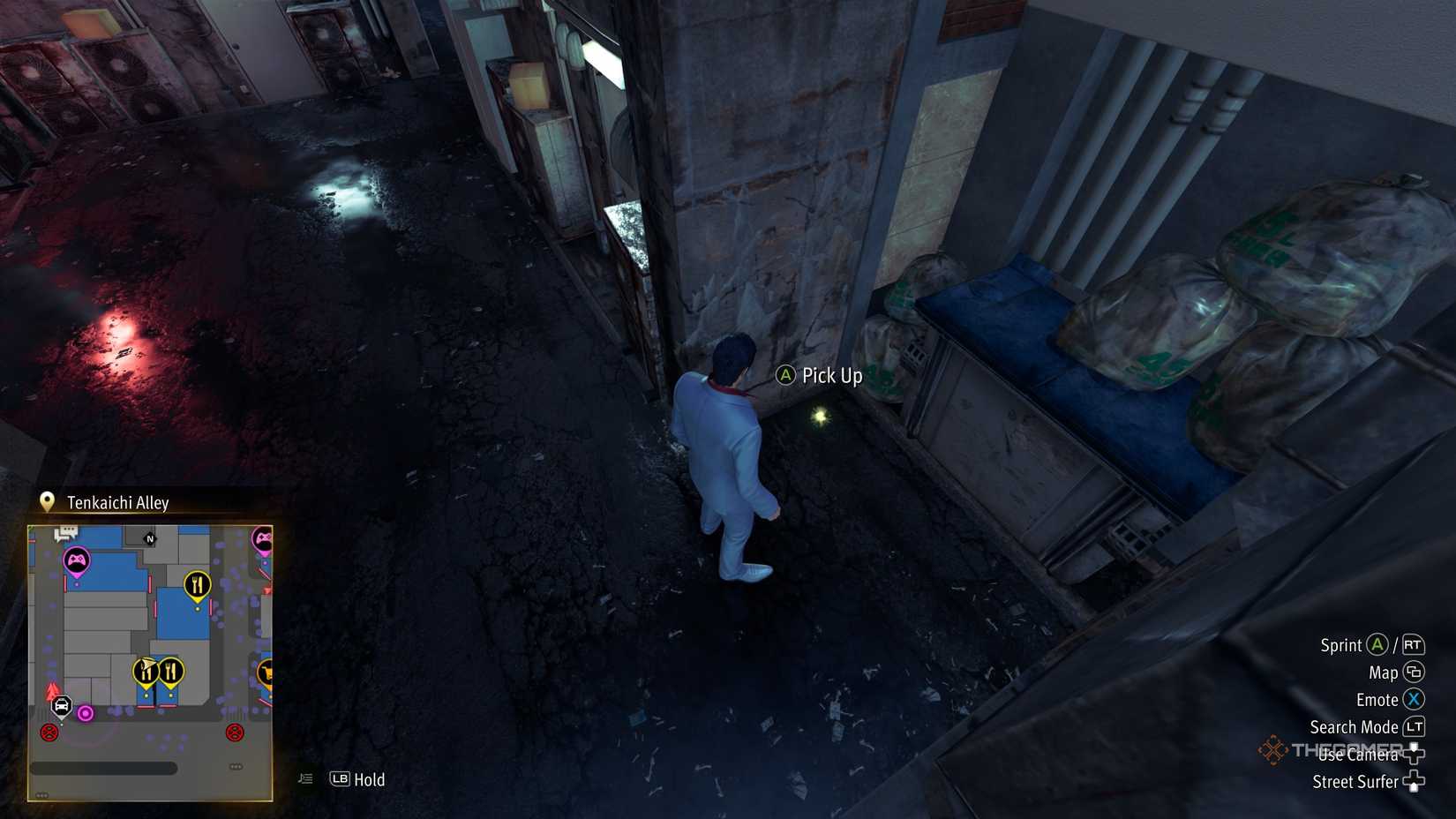Toggle Search Mode with the LT prompt
1456x819 pixels.
coord(1415,726)
